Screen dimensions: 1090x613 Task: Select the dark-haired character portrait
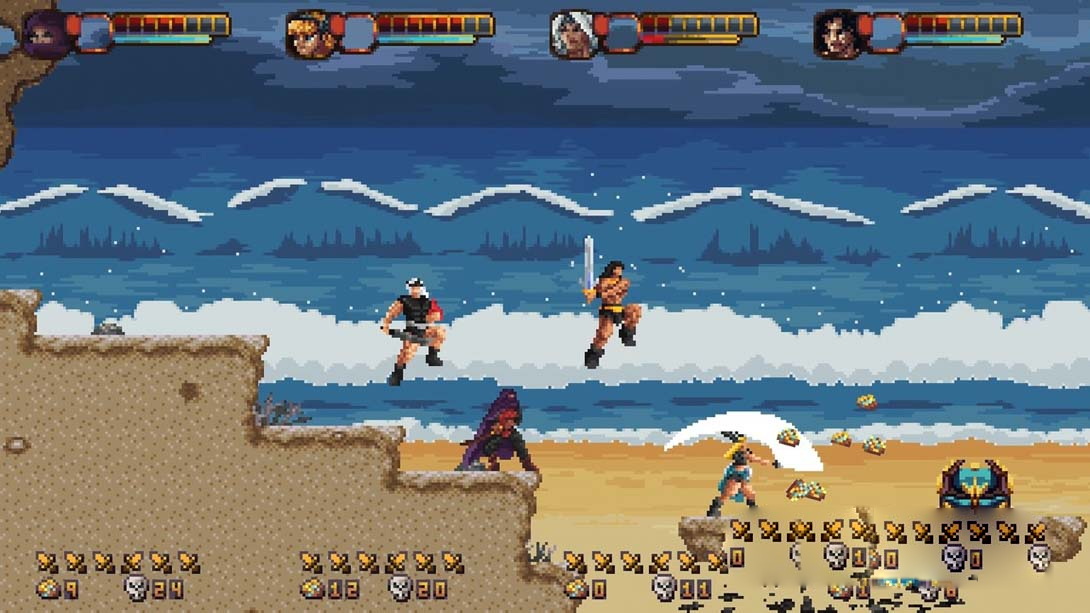click(836, 35)
